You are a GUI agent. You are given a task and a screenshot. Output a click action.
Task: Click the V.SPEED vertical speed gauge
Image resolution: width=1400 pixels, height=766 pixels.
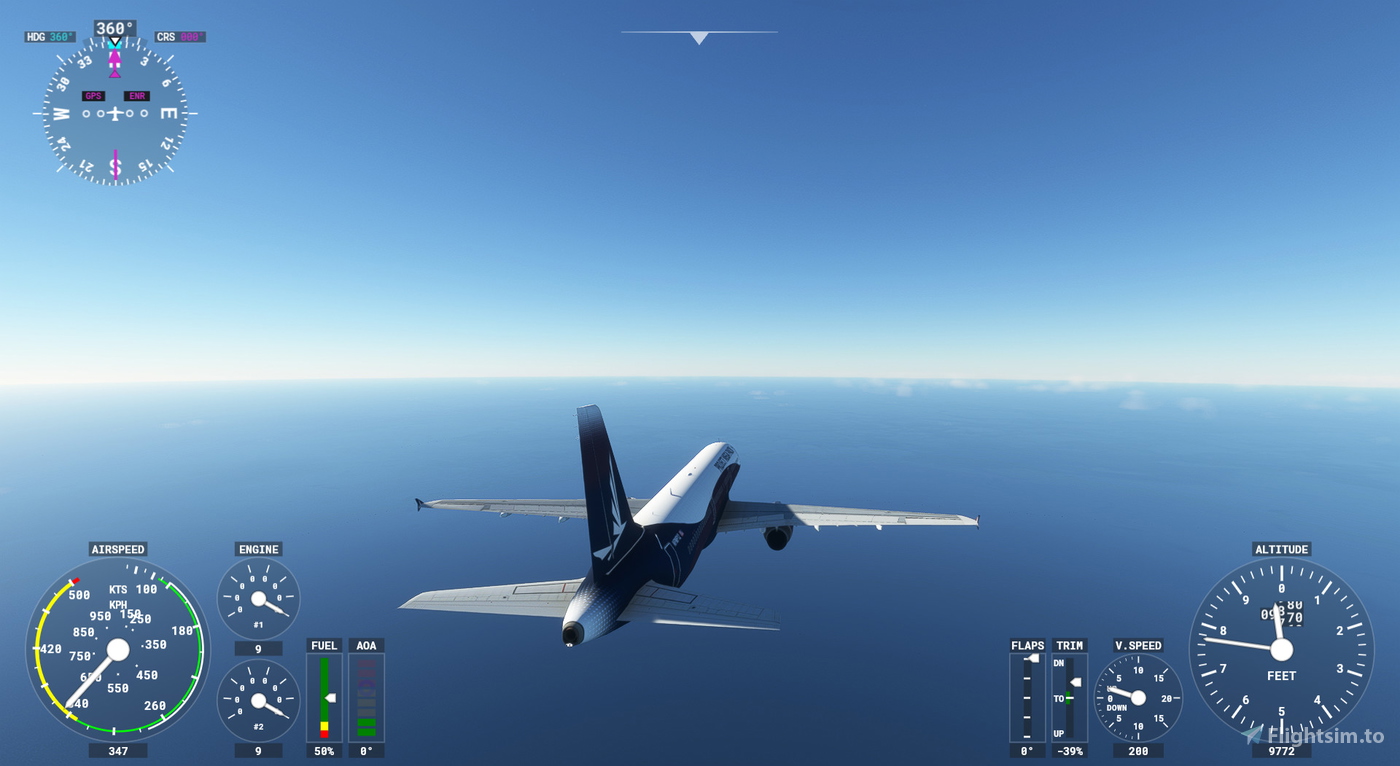click(x=1138, y=700)
